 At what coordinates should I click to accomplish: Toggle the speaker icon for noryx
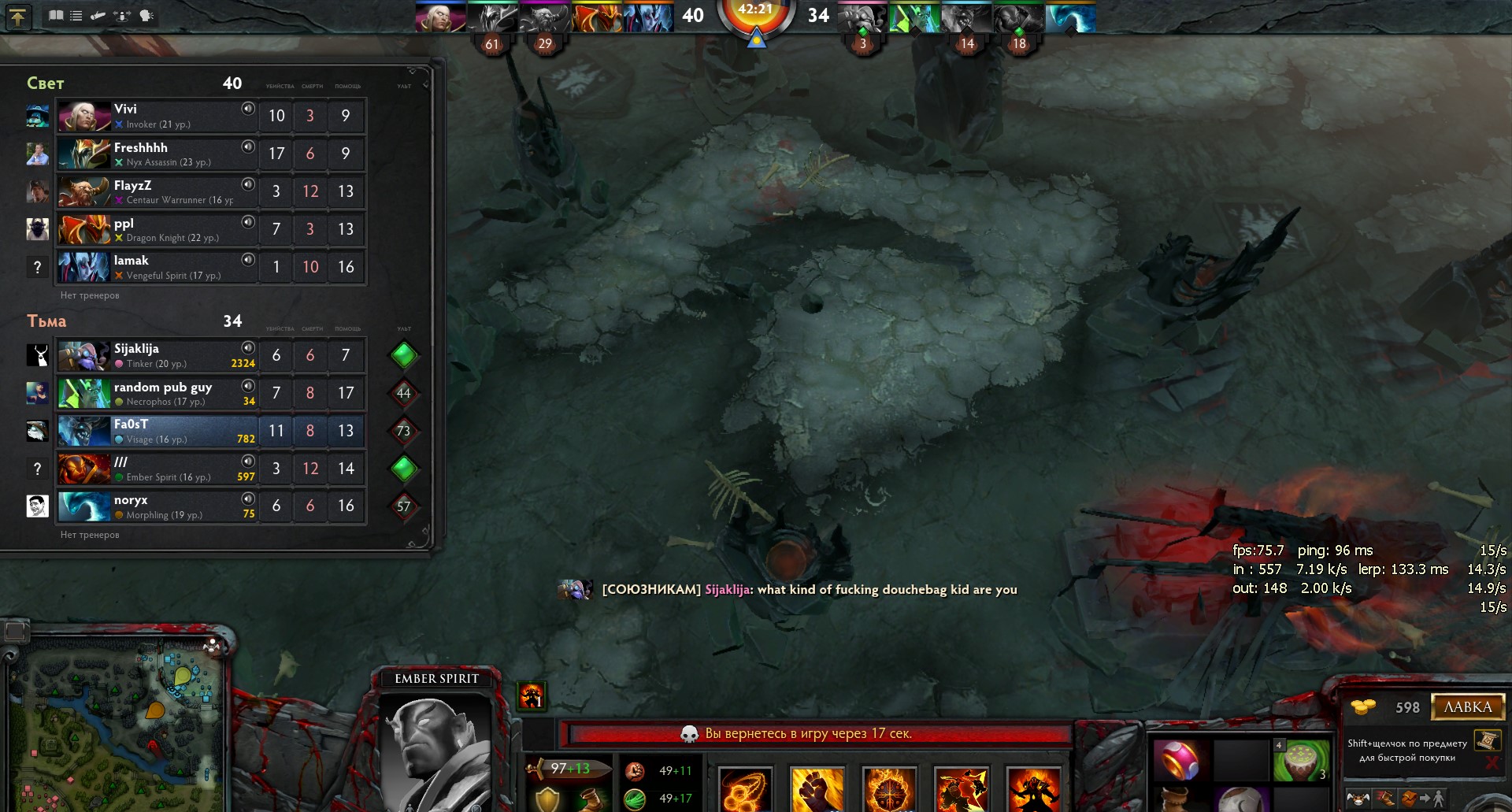click(248, 499)
